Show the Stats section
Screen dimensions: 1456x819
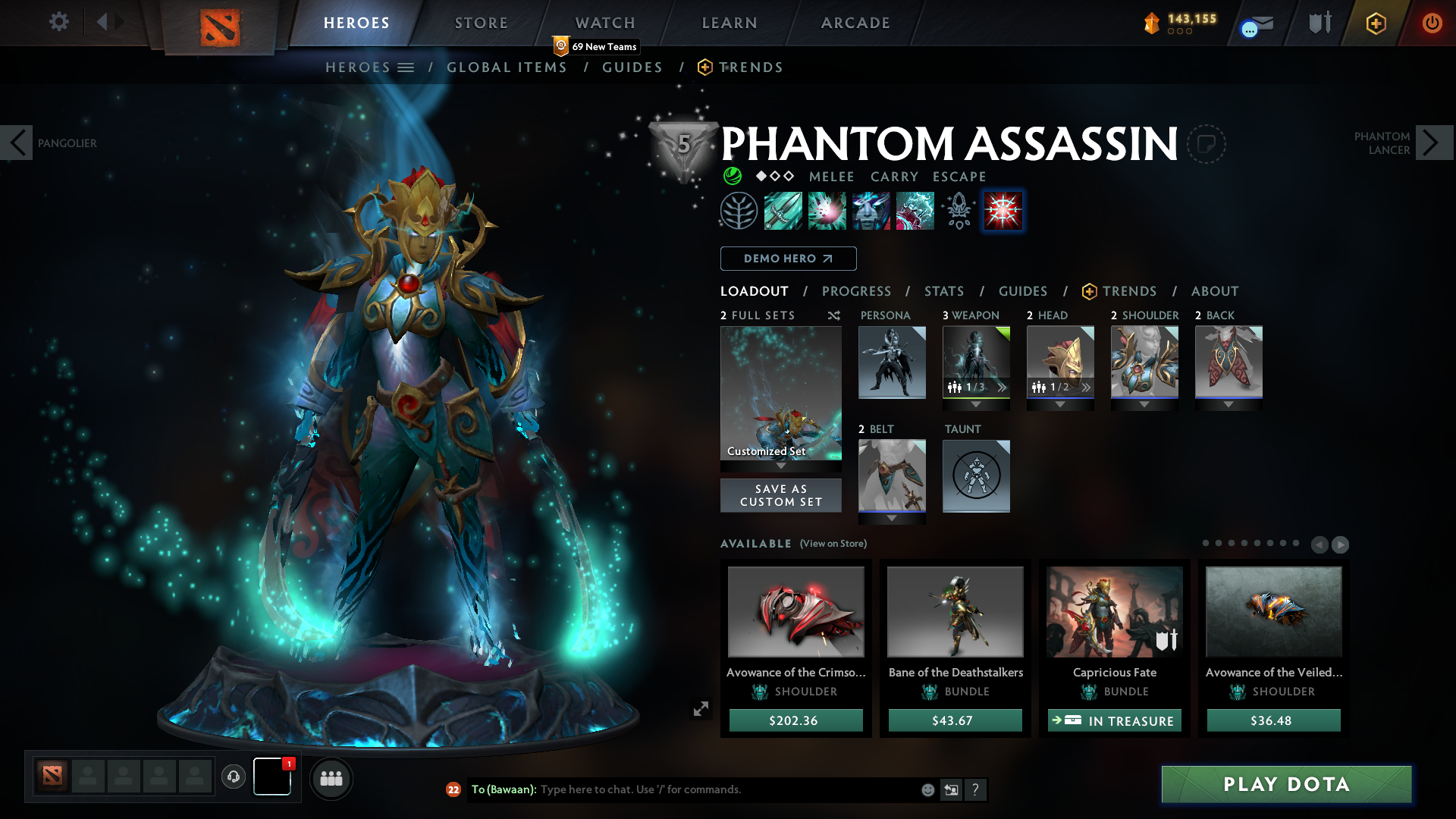point(944,291)
